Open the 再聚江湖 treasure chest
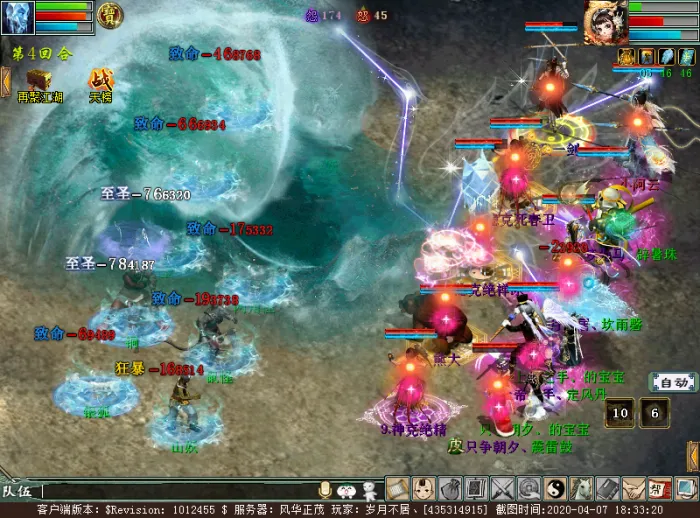The image size is (700, 518). click(x=41, y=79)
